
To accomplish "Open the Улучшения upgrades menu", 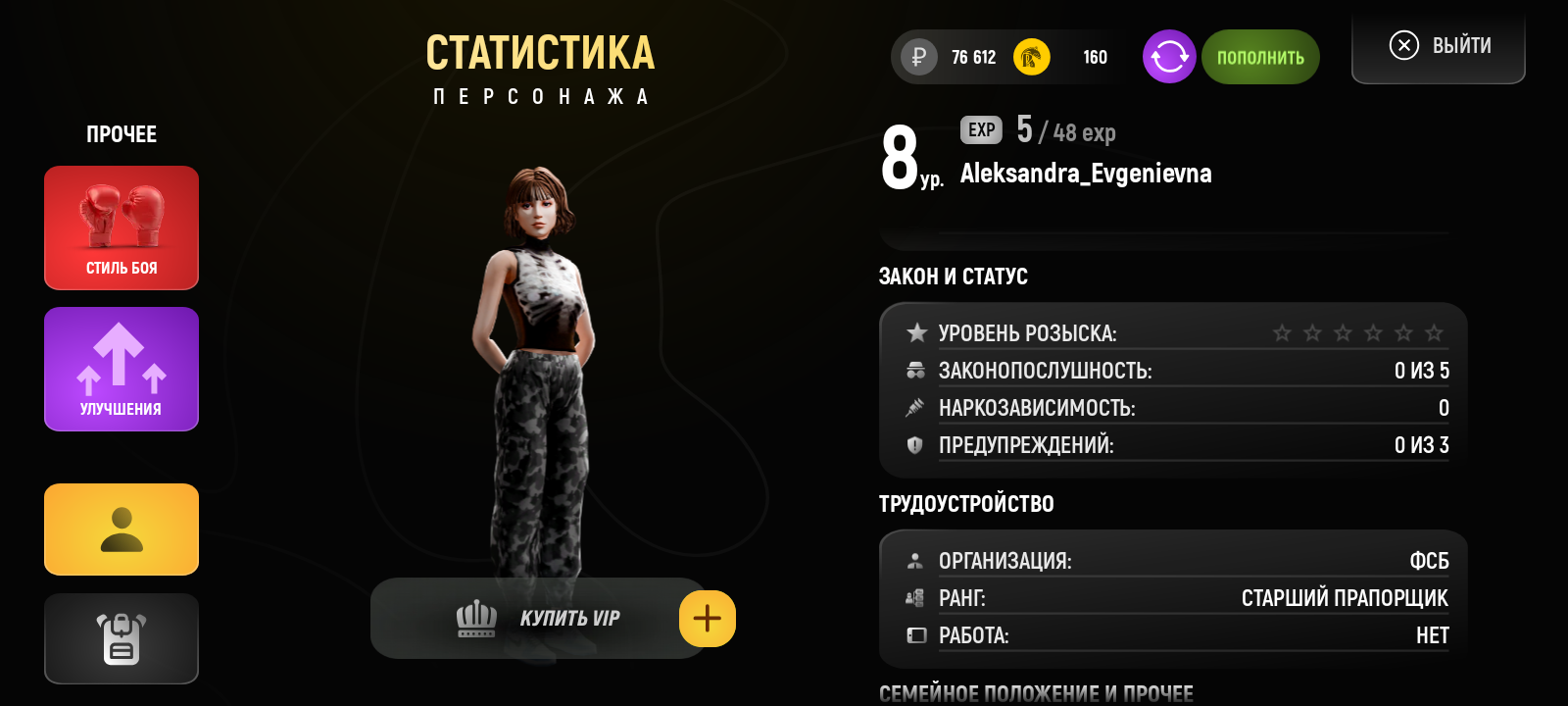I will [122, 369].
